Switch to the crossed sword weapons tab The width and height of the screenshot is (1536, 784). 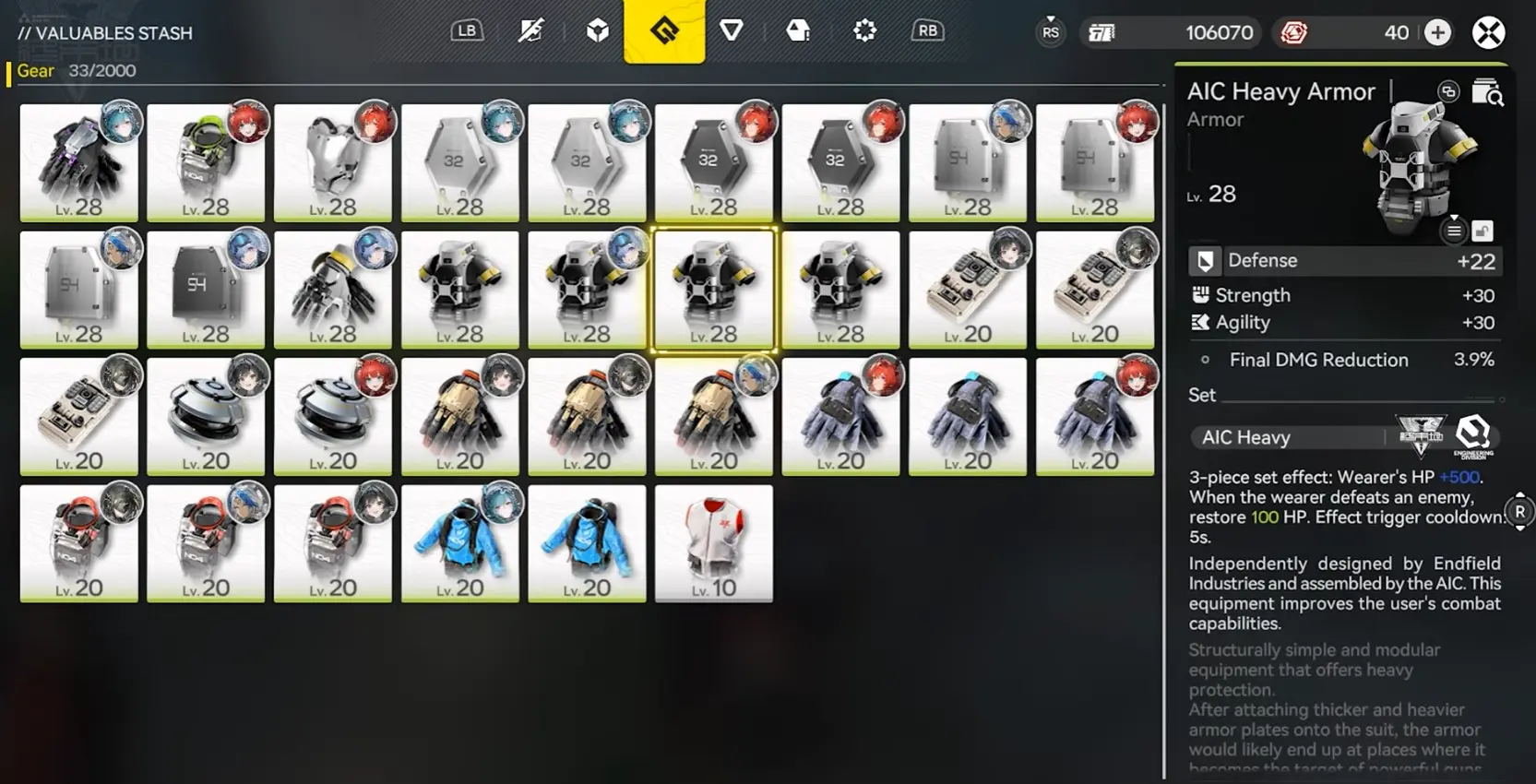[x=530, y=31]
